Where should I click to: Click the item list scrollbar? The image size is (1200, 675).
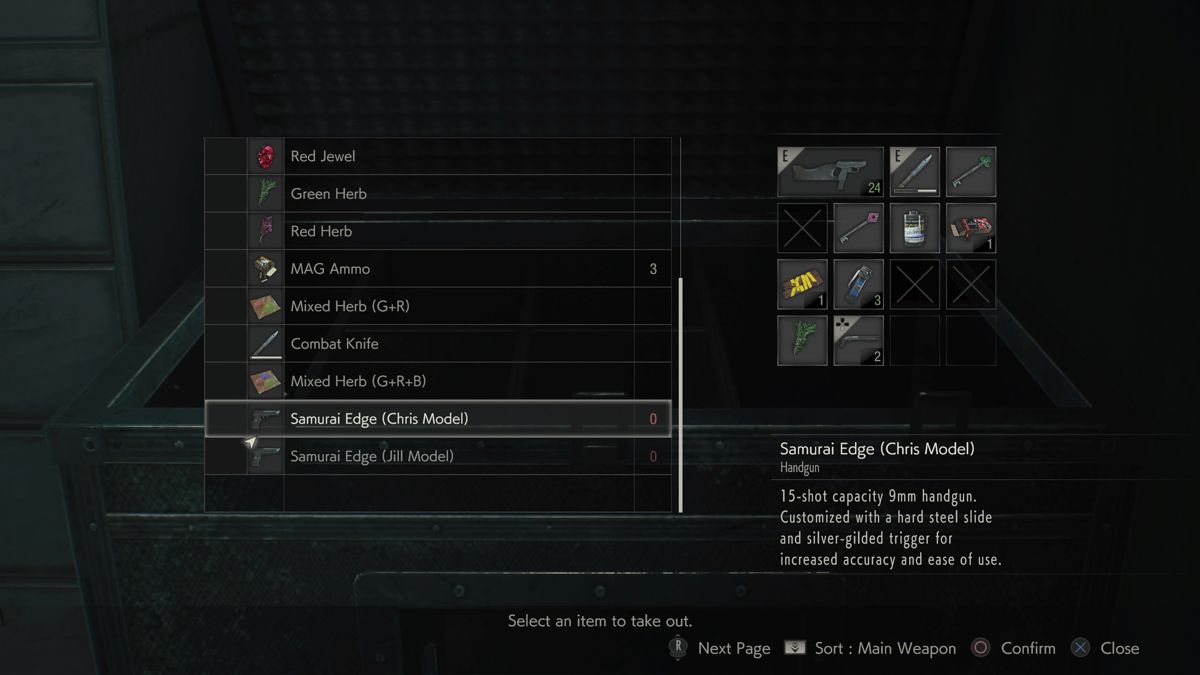coord(681,394)
